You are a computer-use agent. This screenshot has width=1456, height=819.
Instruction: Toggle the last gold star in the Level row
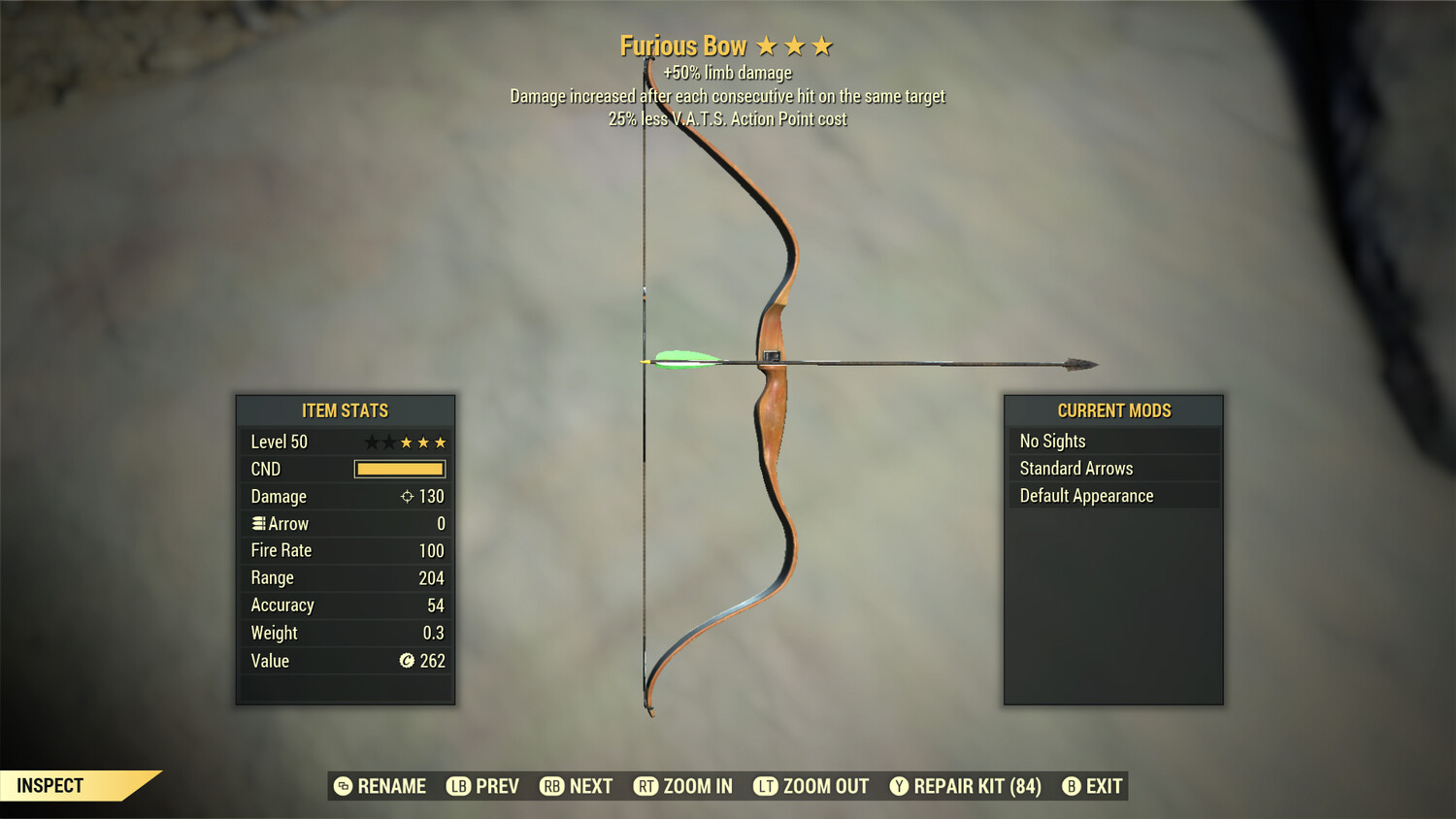440,442
